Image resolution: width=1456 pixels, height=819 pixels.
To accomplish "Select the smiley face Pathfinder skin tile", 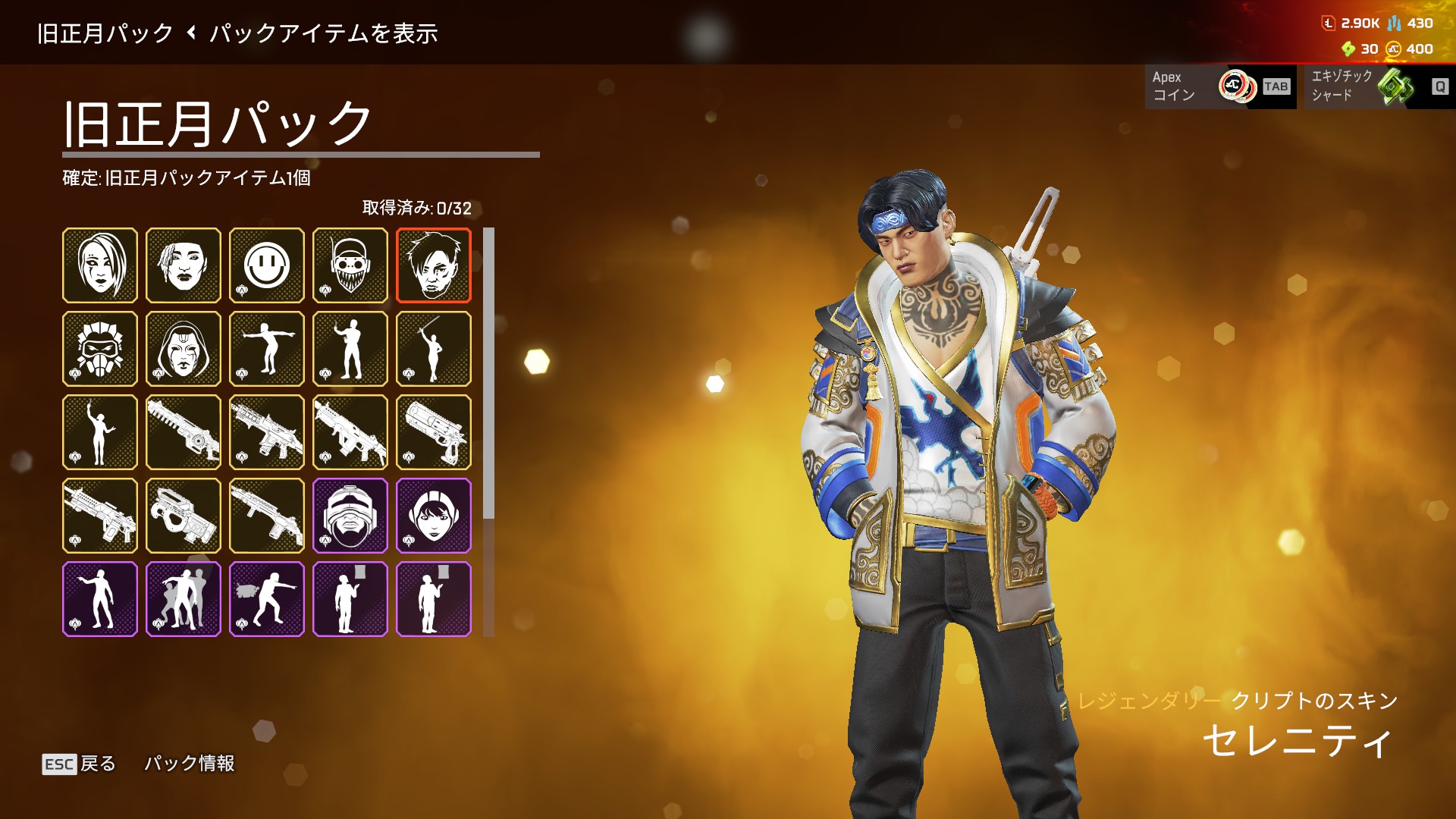I will [267, 265].
